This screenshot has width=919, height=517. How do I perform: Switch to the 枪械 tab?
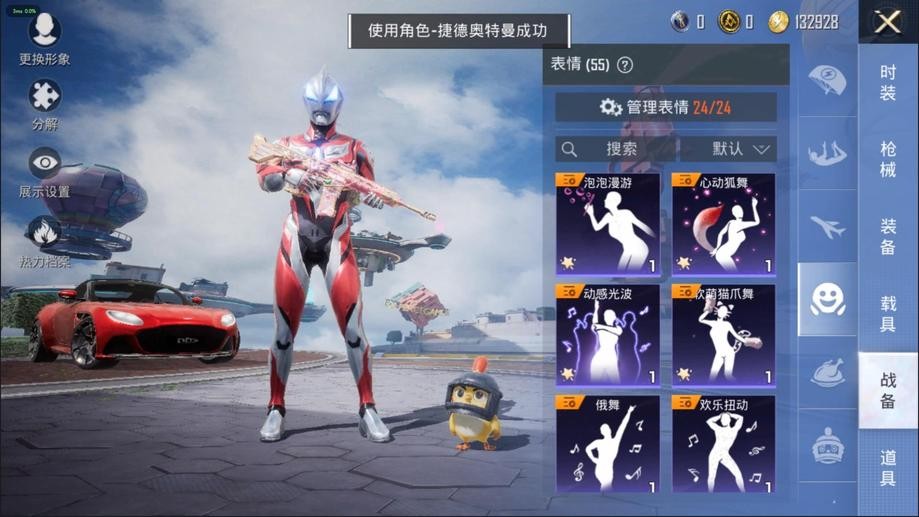point(888,159)
